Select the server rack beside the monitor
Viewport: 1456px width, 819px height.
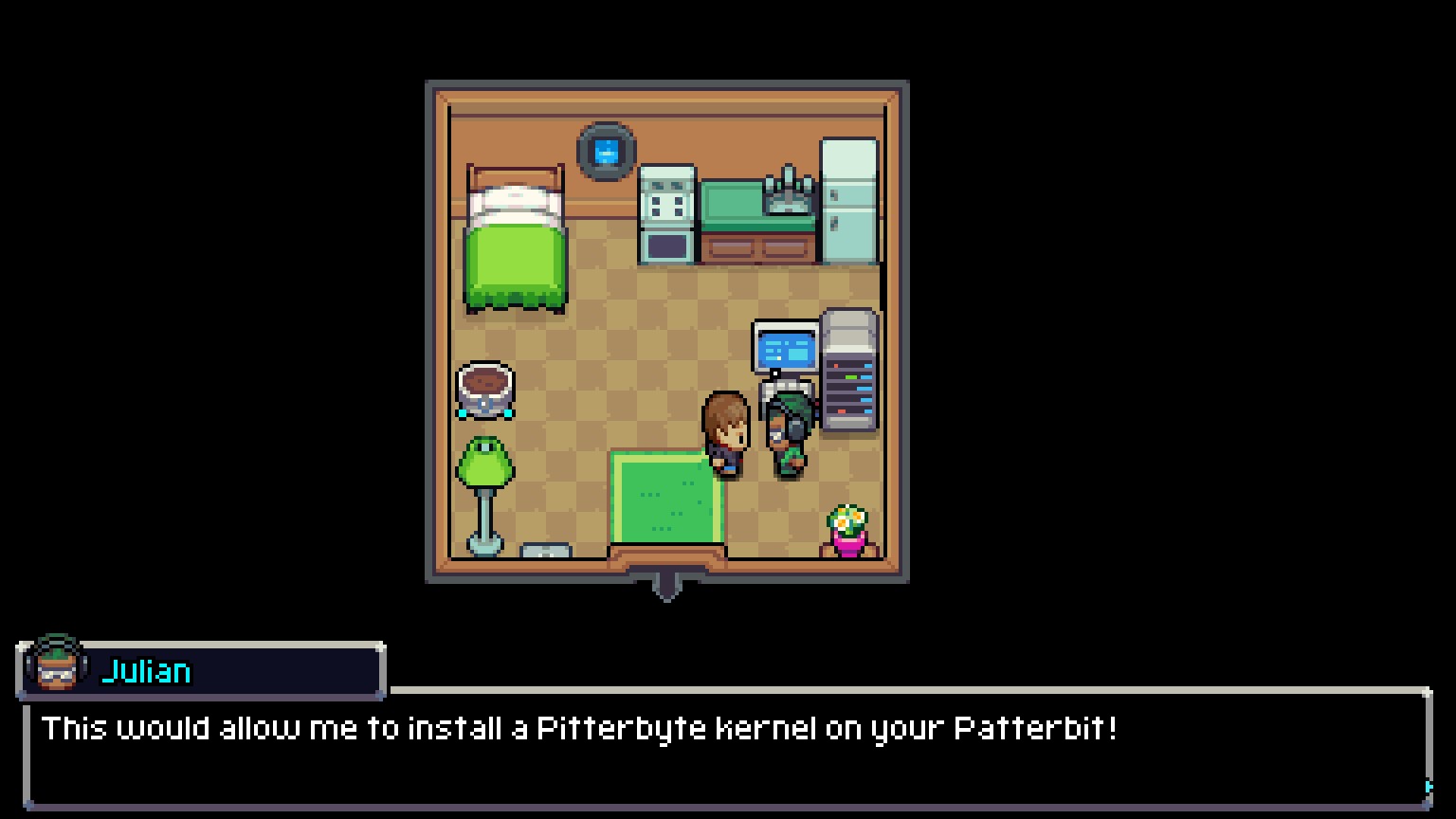[848, 370]
